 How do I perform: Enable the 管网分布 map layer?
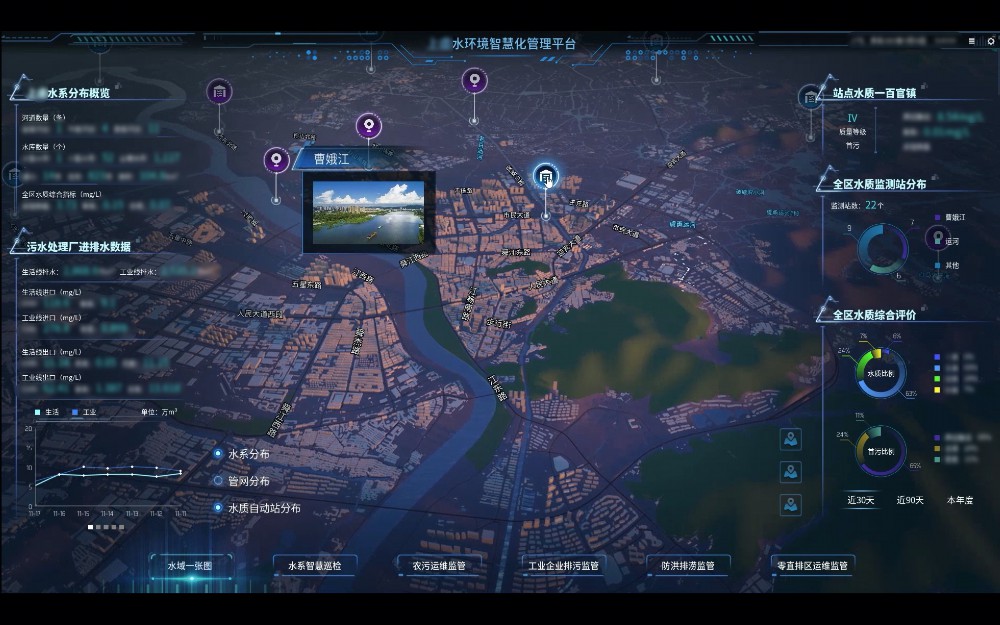tap(218, 480)
